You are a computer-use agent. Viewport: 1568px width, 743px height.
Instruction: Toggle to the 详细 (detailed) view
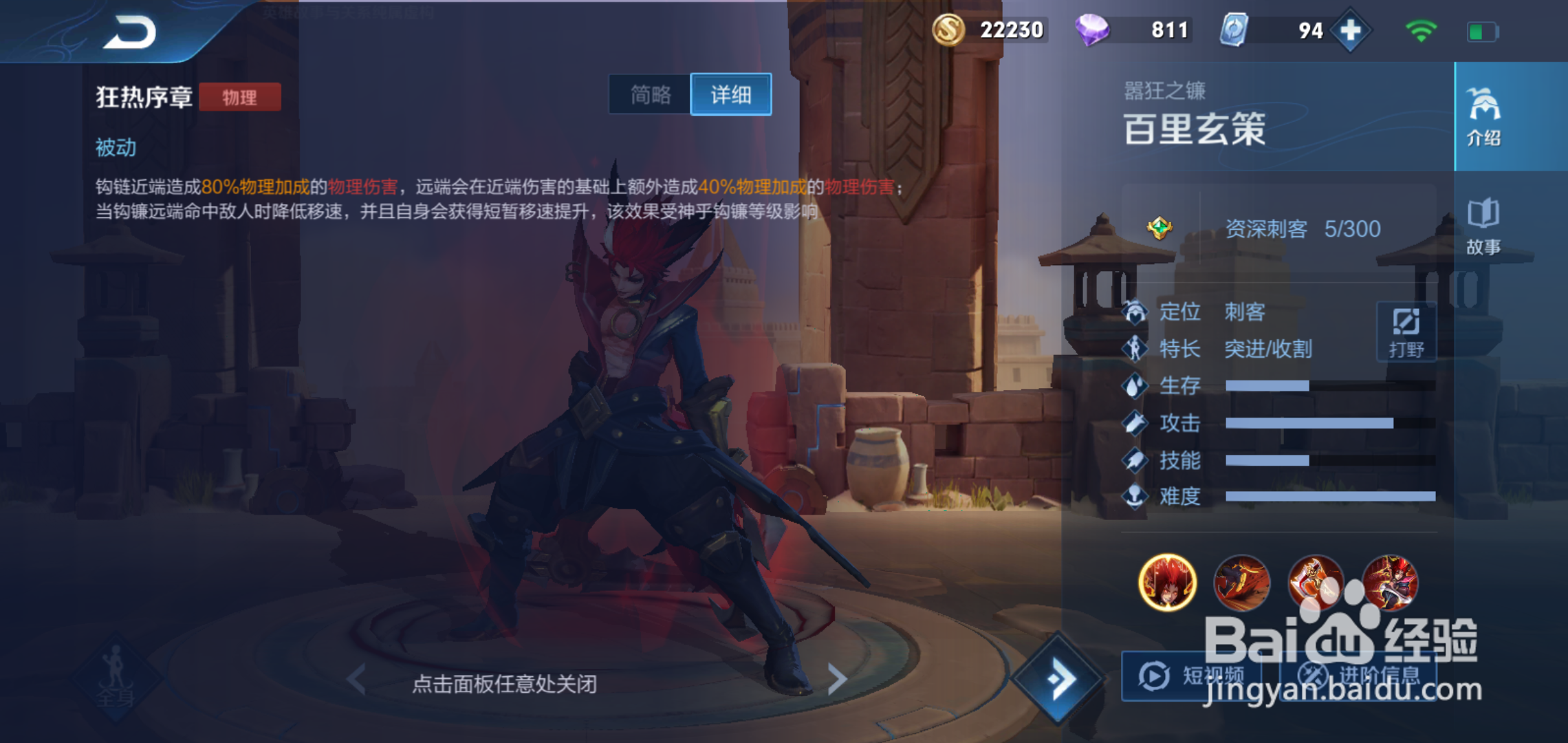point(731,95)
